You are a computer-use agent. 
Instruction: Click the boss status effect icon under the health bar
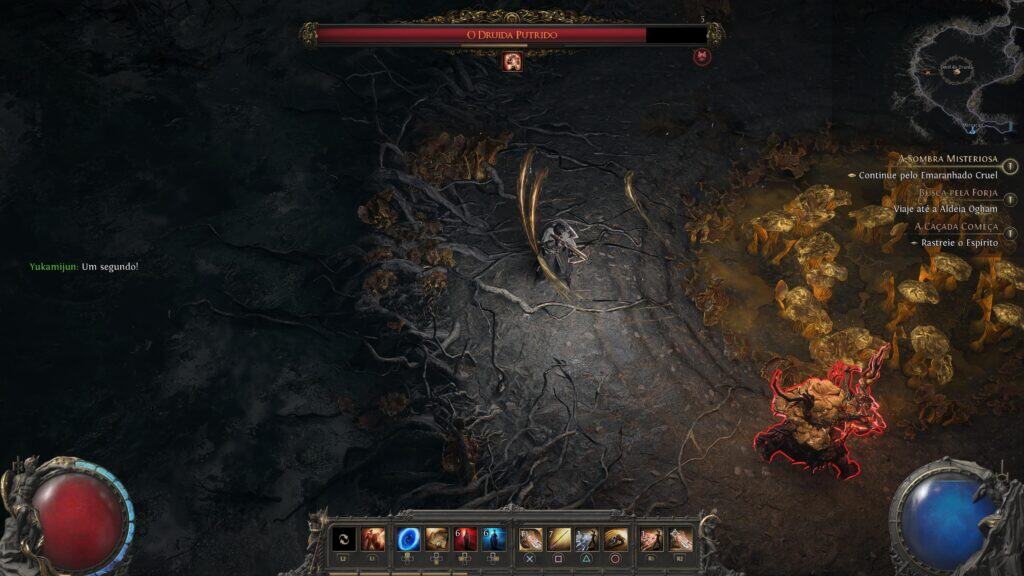click(513, 62)
